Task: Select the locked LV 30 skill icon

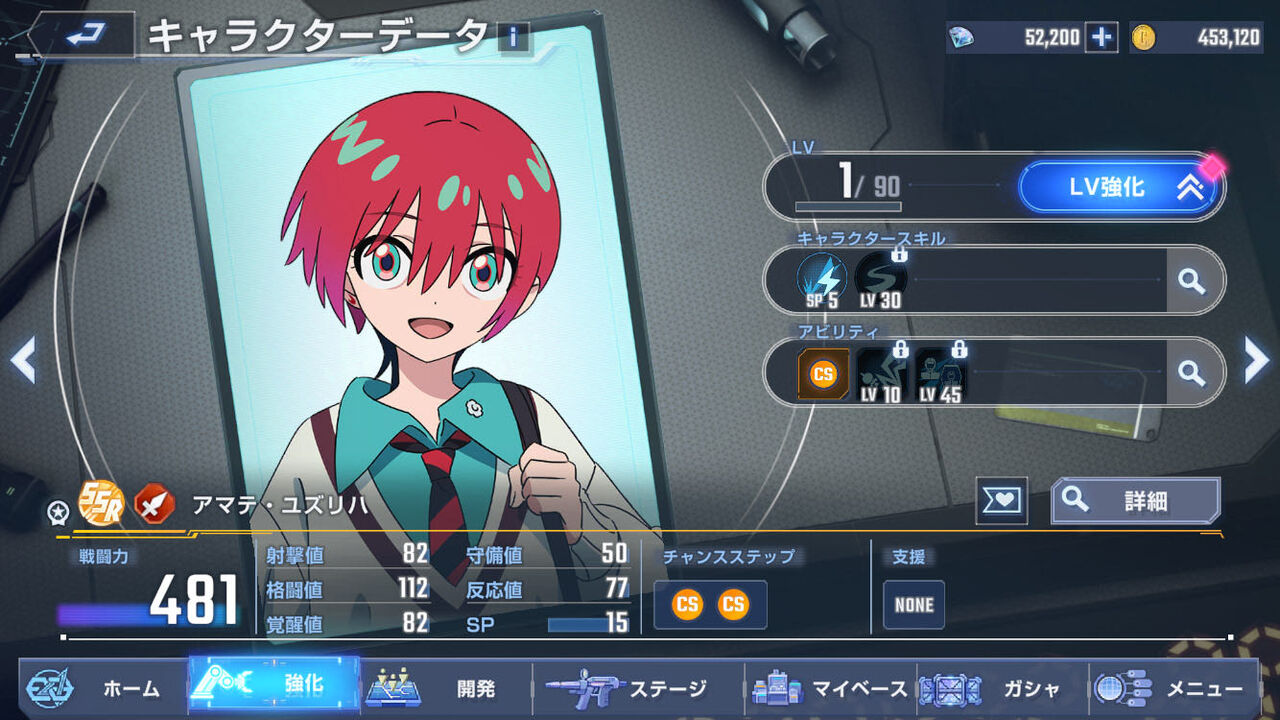Action: coord(880,279)
